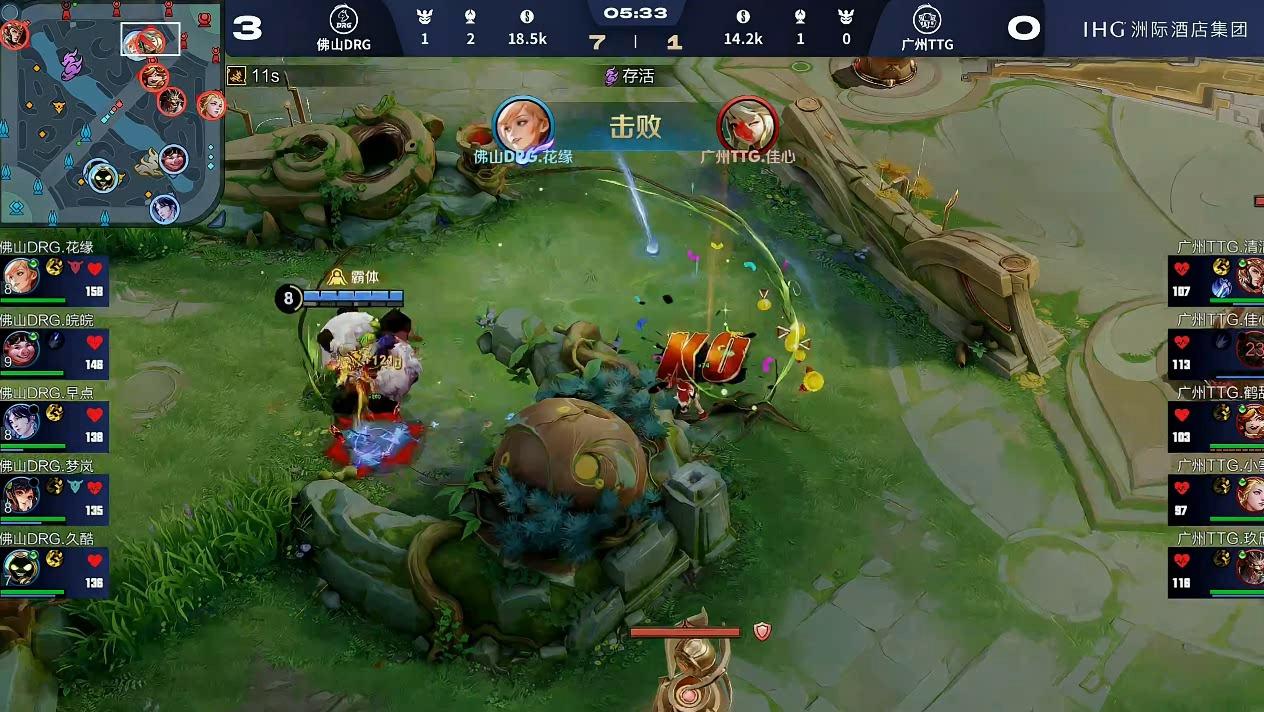The image size is (1264, 712).
Task: Click the 佛山DRG team logo in the scoreboard
Action: coord(343,20)
